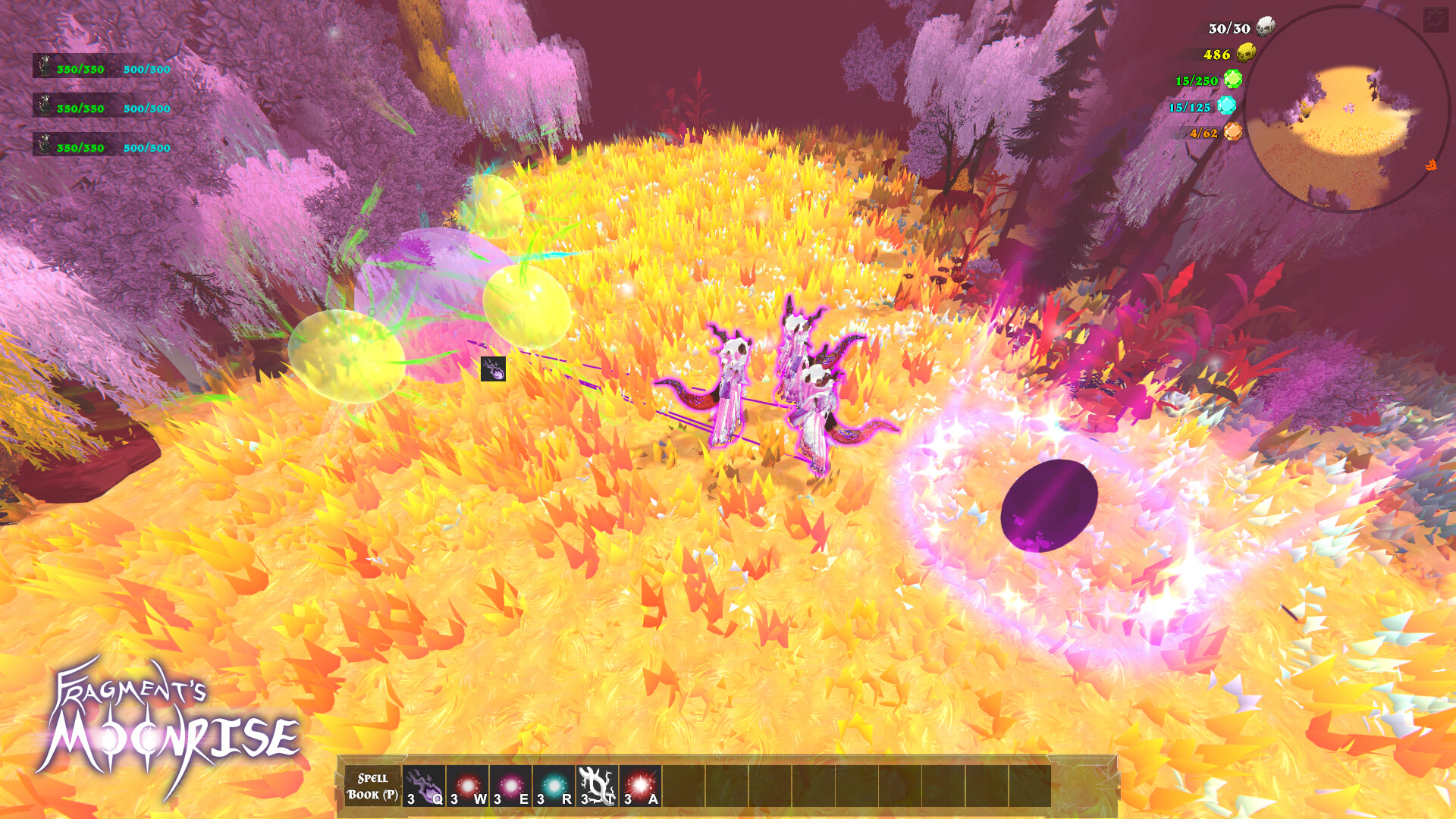Click the orange enemy marker on the minimap
This screenshot has width=1456, height=819.
tap(1432, 165)
